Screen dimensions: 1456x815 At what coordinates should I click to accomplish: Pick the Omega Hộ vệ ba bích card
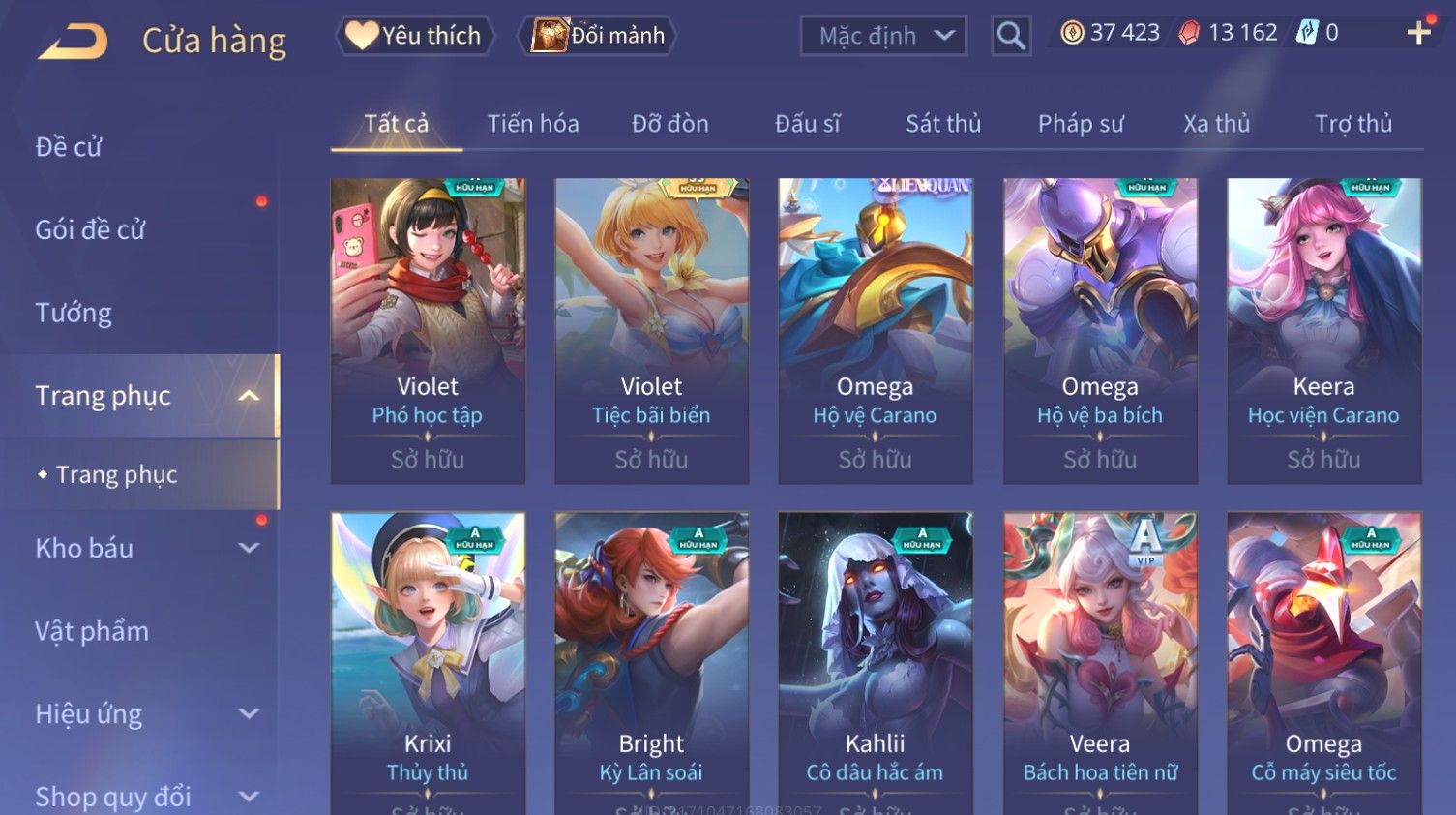coord(1100,329)
